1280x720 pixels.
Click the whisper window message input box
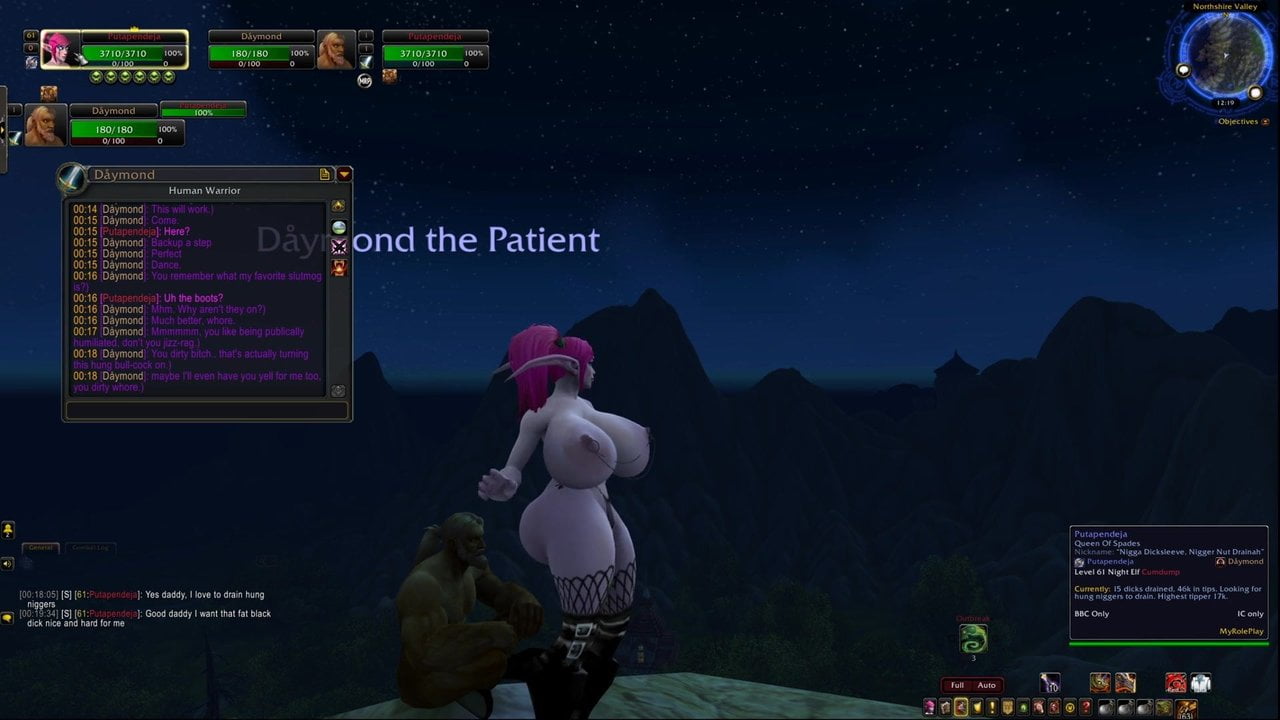point(207,410)
